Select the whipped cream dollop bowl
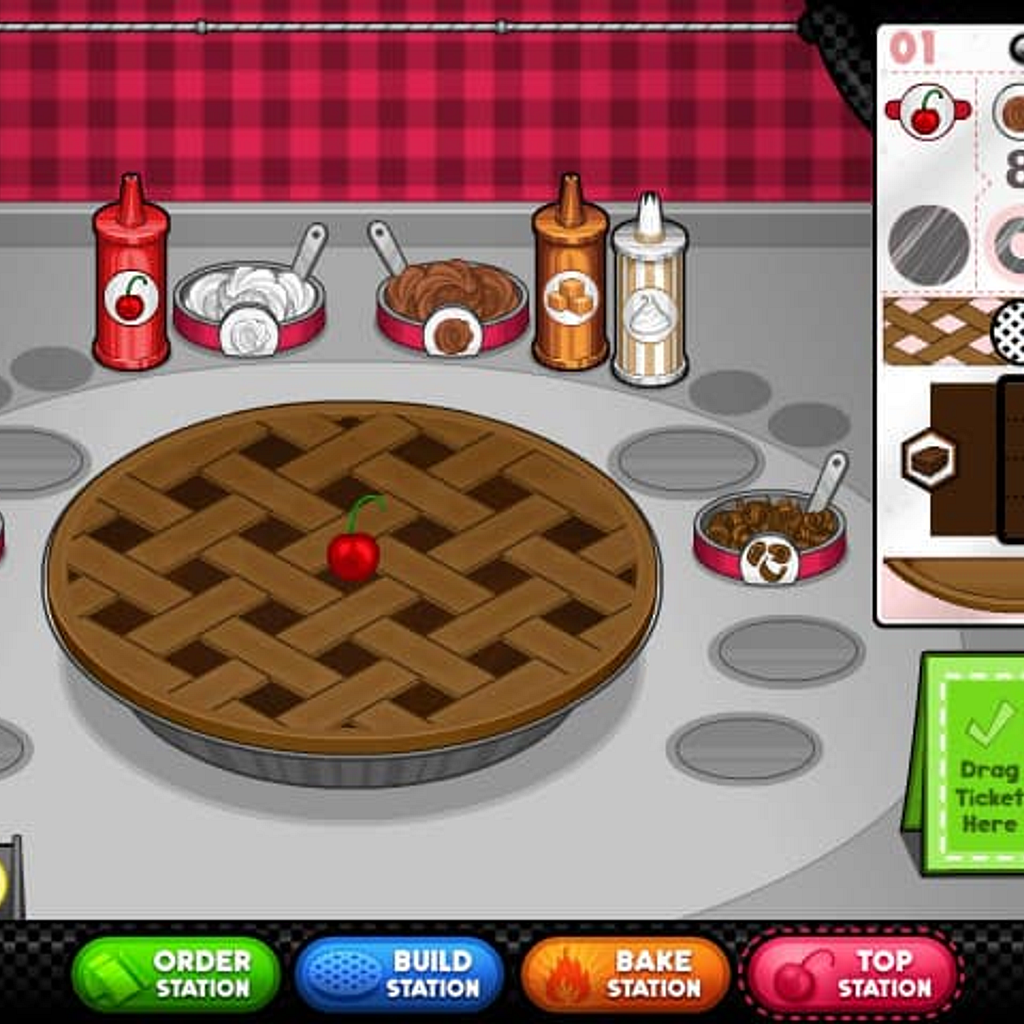The width and height of the screenshot is (1024, 1024). pyautogui.click(x=250, y=304)
